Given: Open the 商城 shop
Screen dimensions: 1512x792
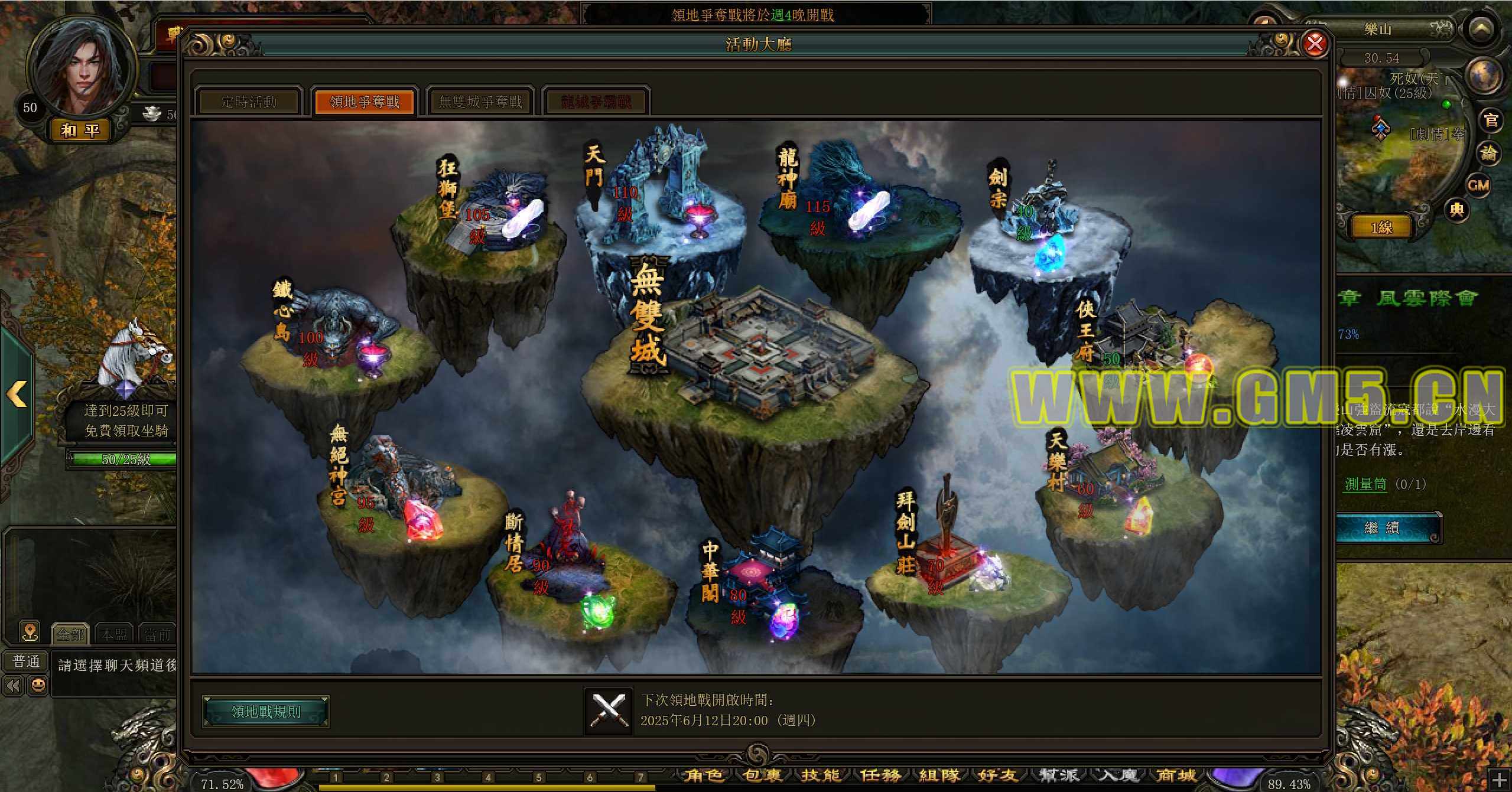Looking at the screenshot, I should click(1176, 775).
